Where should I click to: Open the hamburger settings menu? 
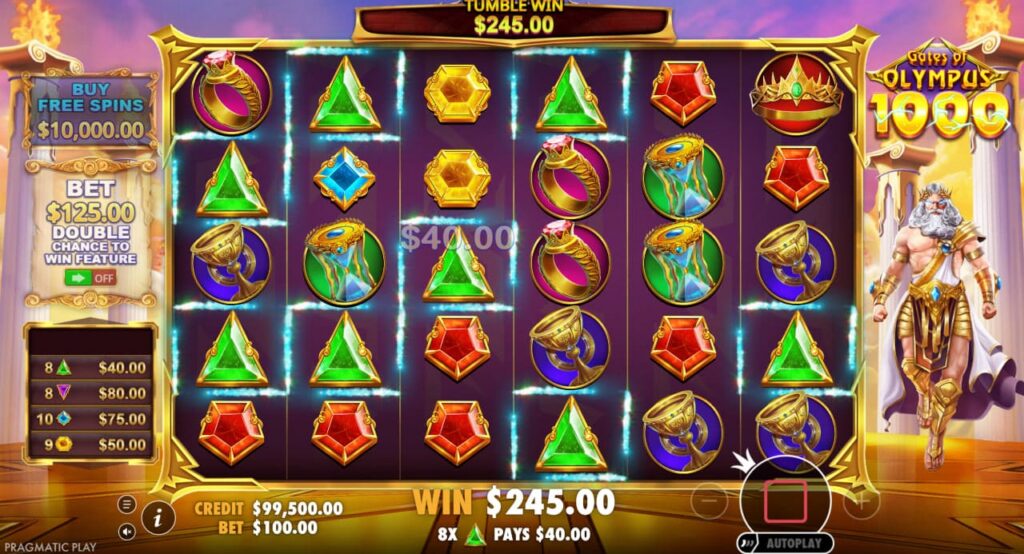pyautogui.click(x=128, y=502)
